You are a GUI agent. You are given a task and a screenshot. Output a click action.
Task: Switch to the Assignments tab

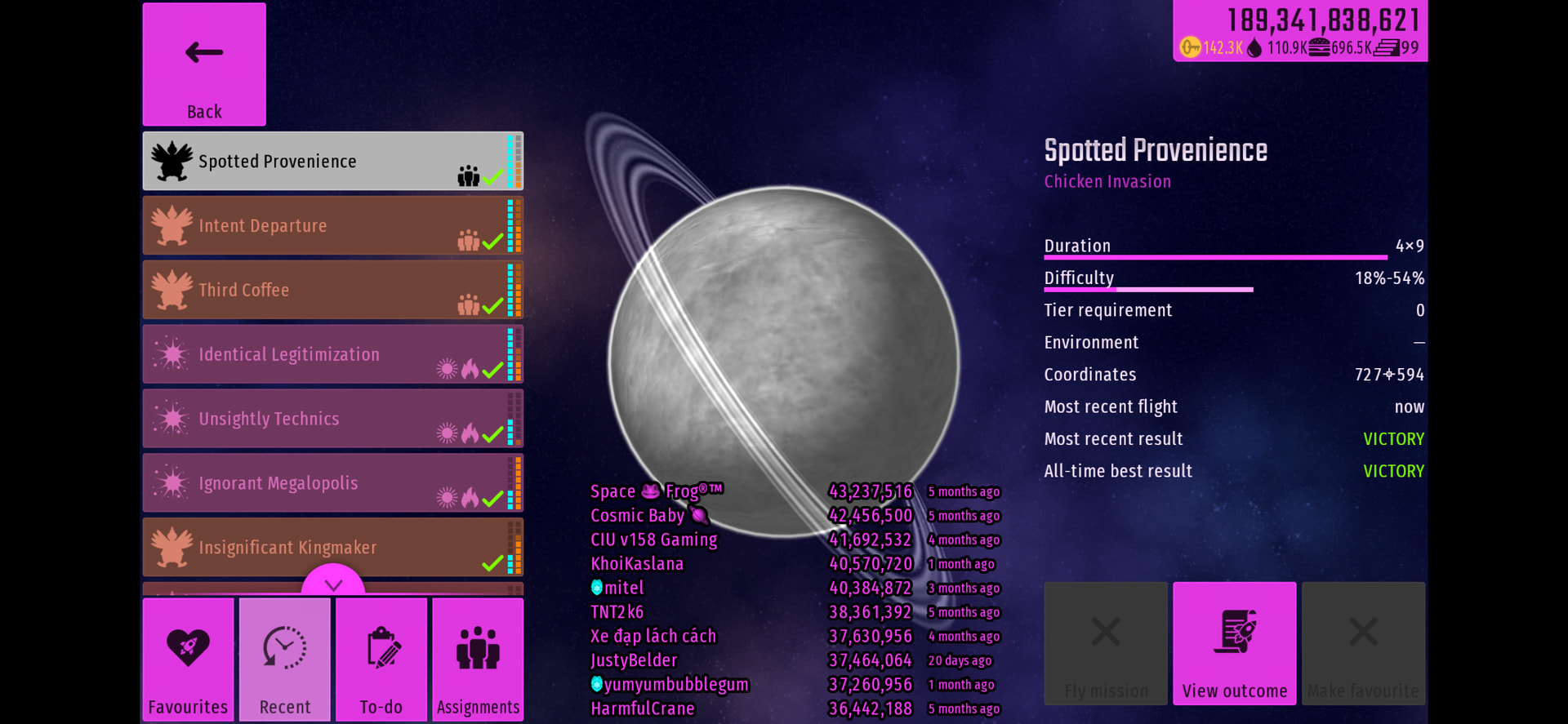[478, 660]
